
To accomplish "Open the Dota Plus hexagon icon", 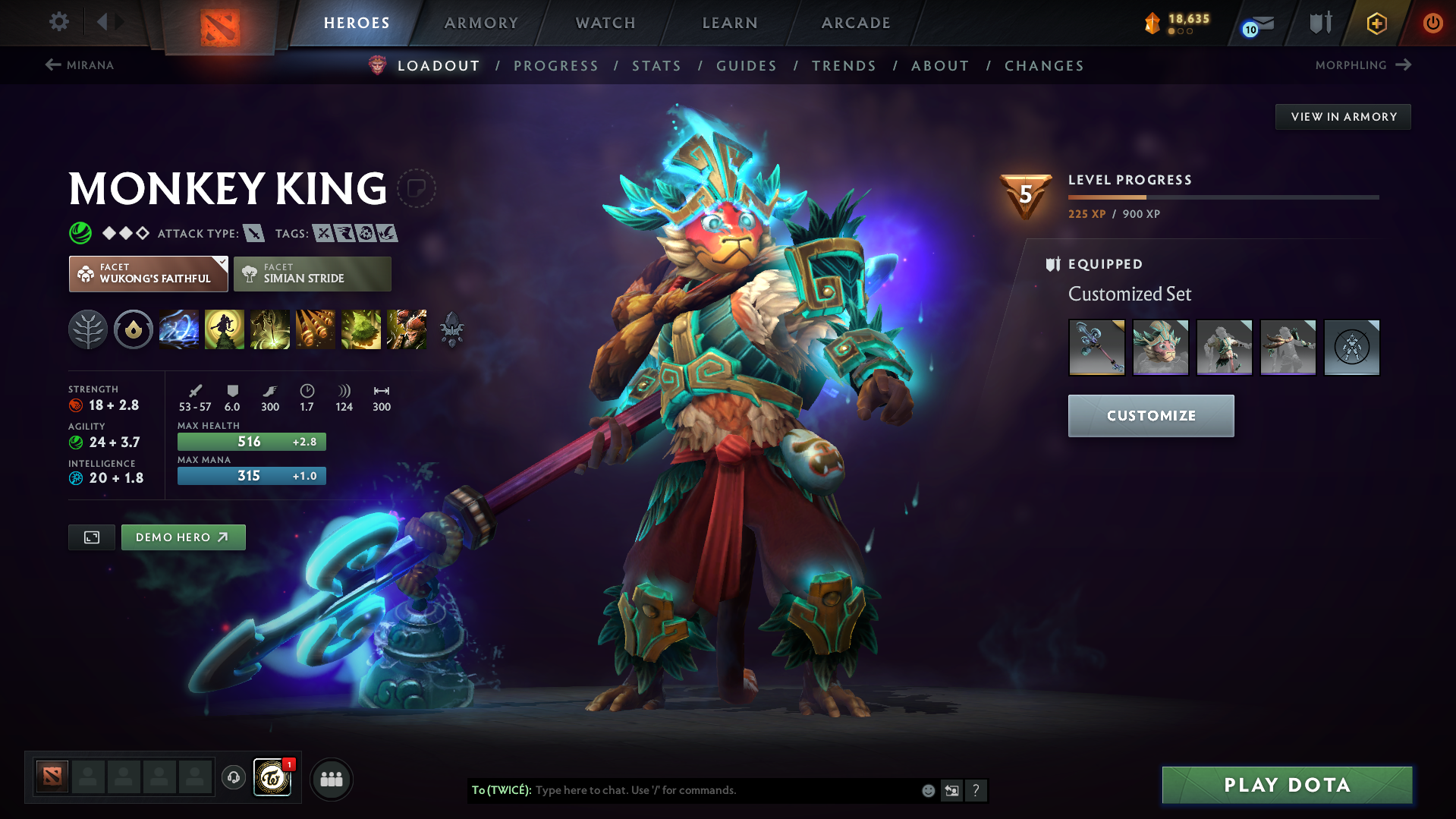I will click(x=1376, y=23).
